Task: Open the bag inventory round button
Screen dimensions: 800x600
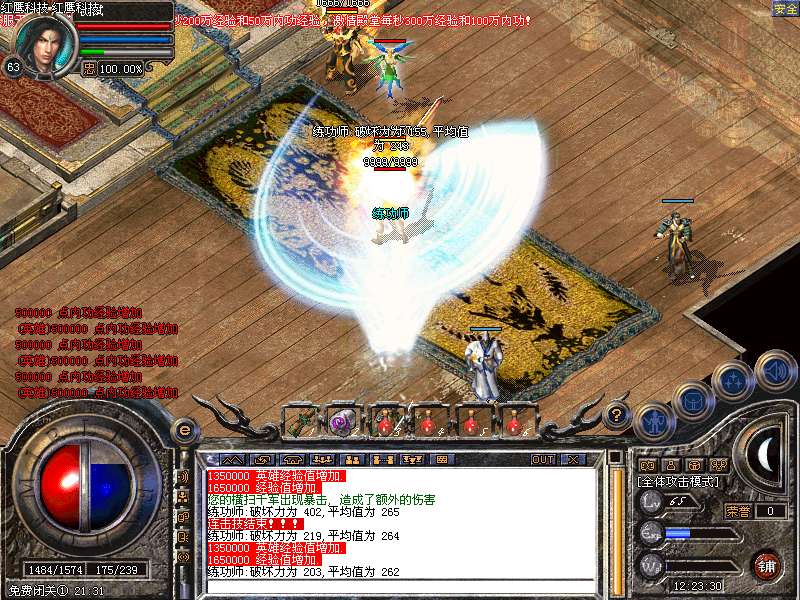Action: 693,402
